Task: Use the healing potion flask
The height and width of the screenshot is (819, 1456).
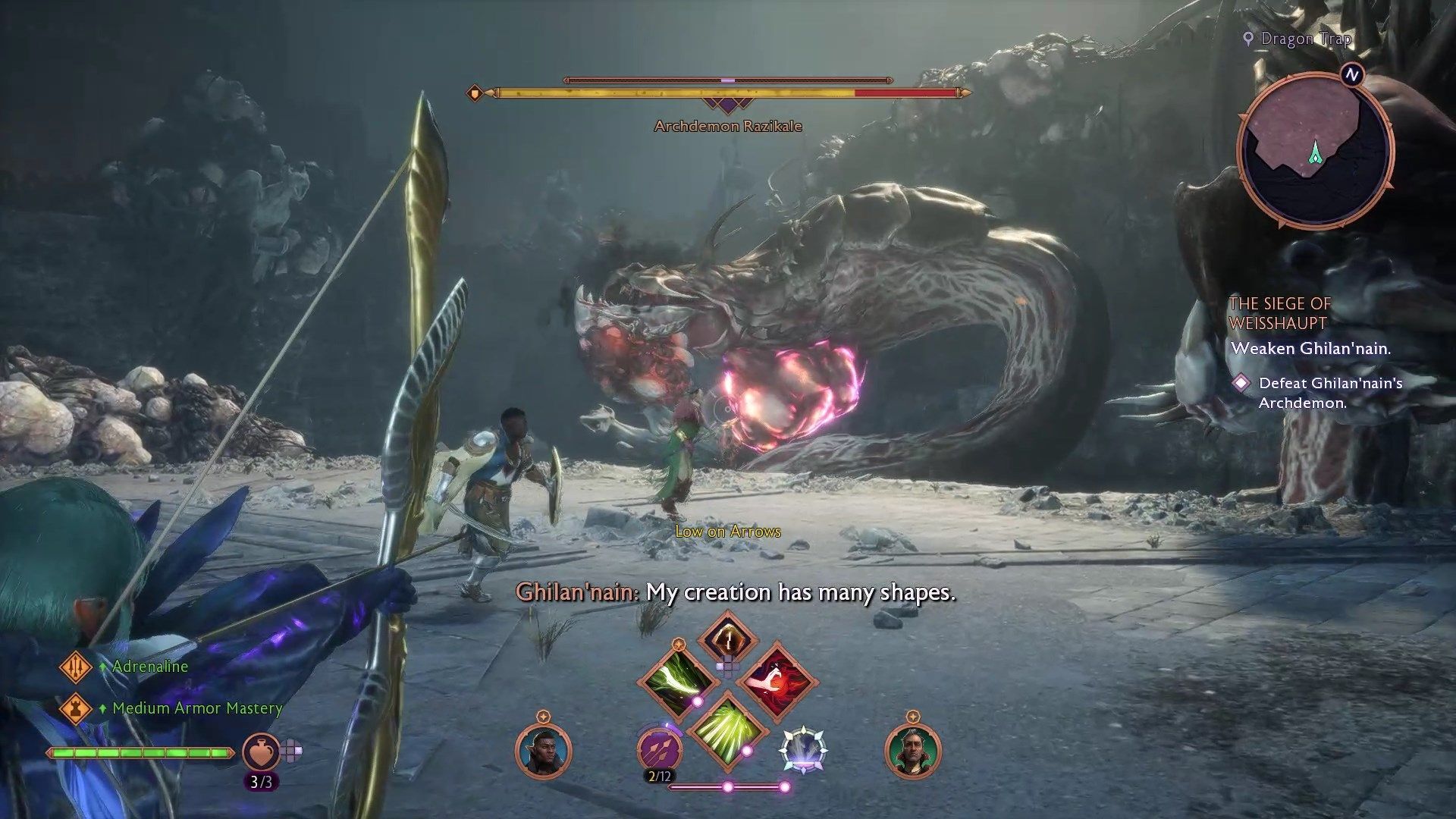Action: (261, 752)
